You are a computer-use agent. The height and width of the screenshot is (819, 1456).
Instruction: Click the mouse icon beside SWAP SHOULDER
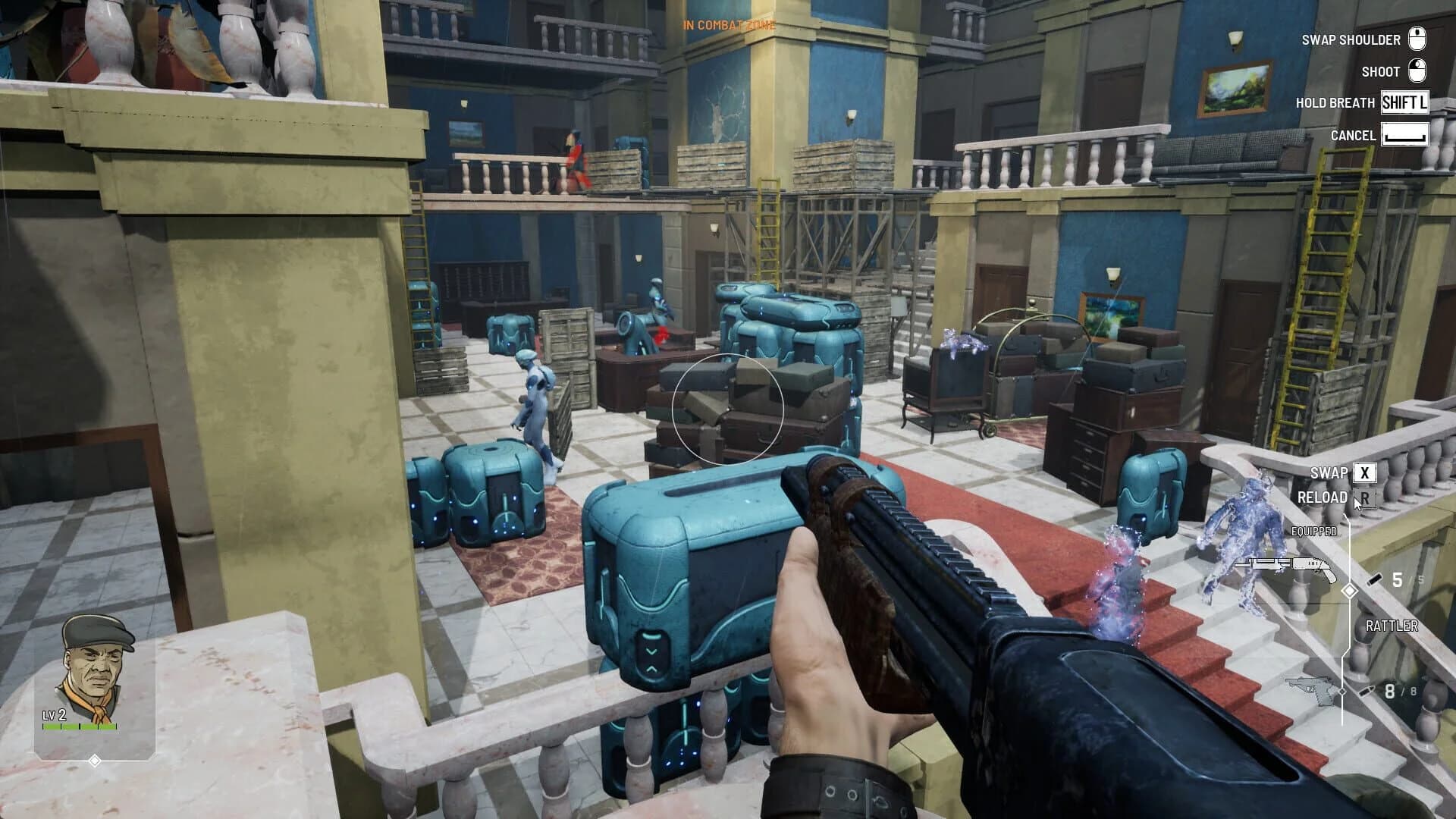(x=1417, y=39)
